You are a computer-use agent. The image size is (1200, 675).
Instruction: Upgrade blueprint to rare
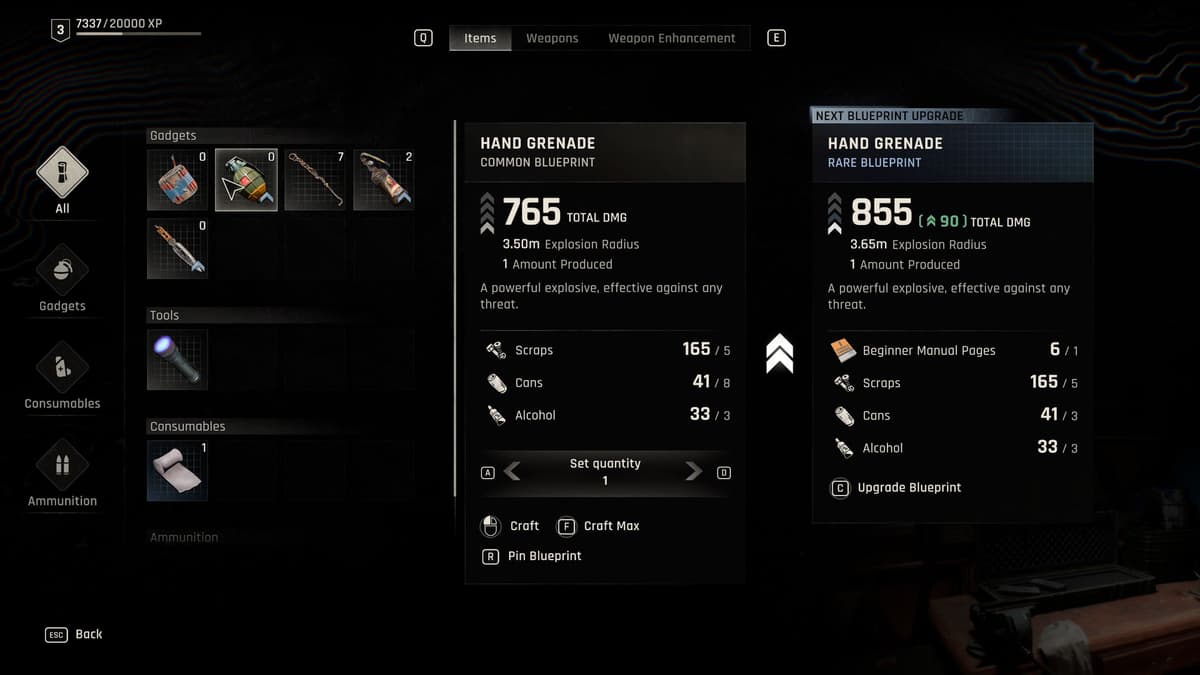(897, 488)
